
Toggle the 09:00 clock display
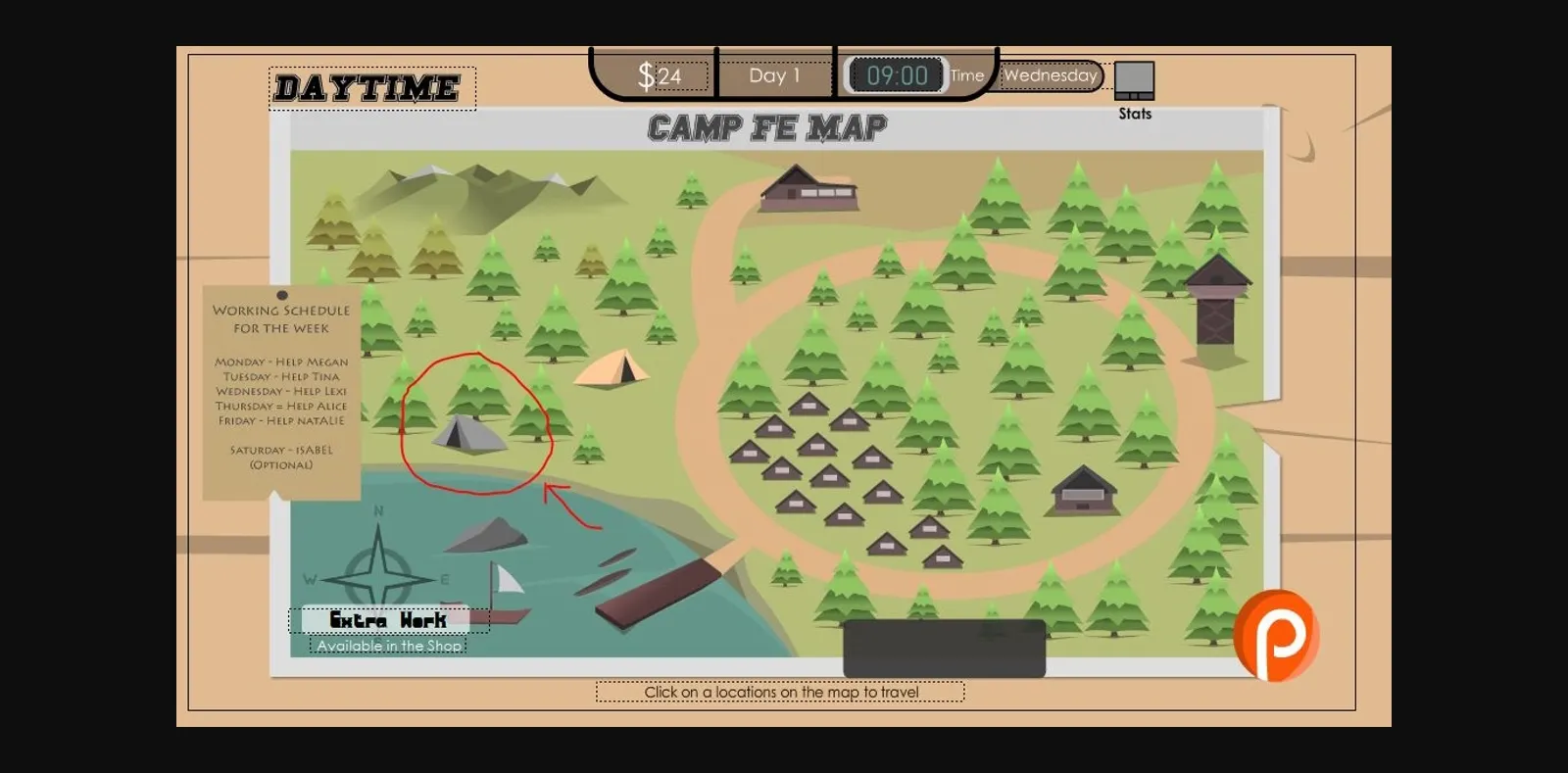[897, 74]
